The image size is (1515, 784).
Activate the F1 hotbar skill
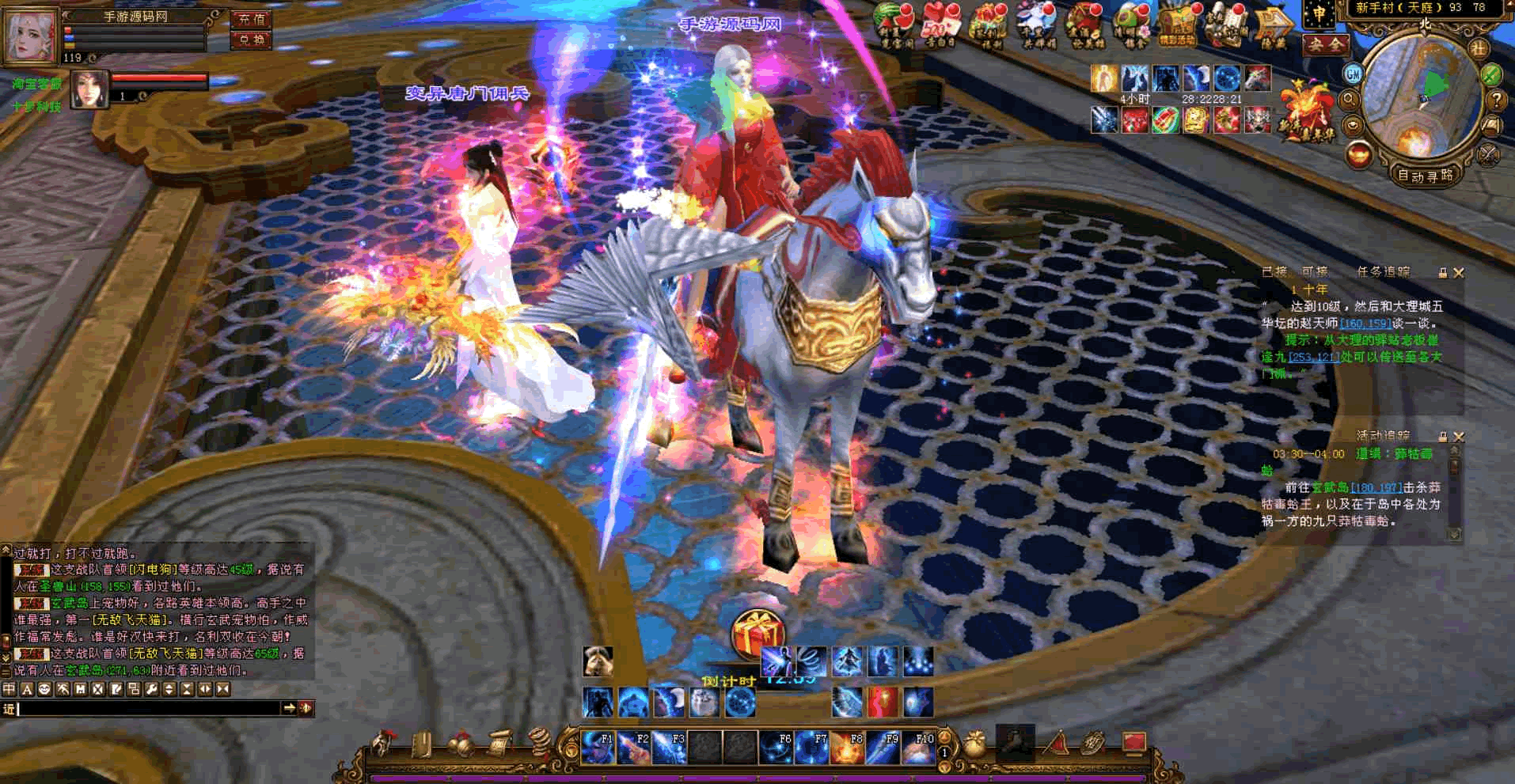[x=598, y=747]
